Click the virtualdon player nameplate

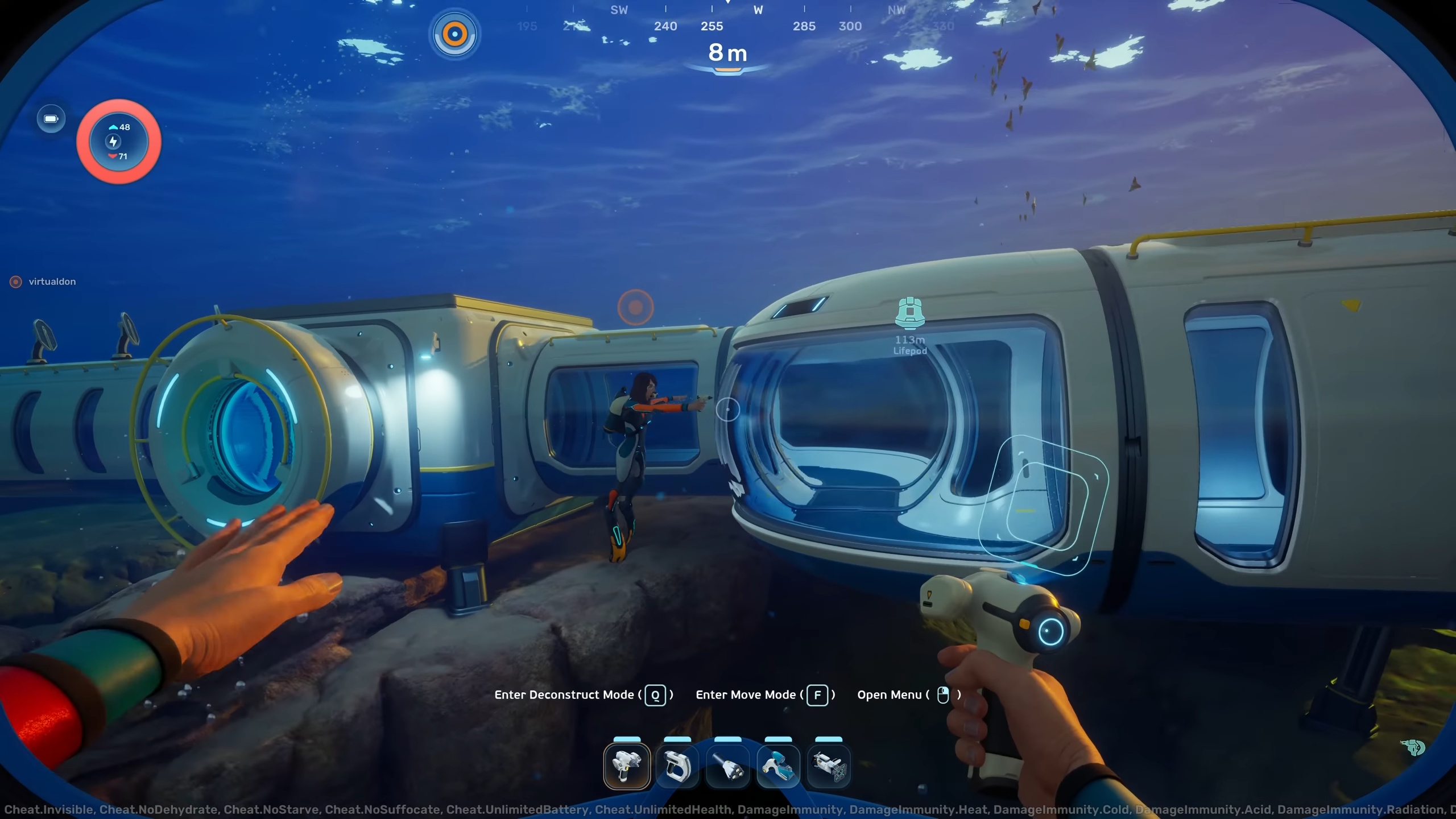click(44, 282)
